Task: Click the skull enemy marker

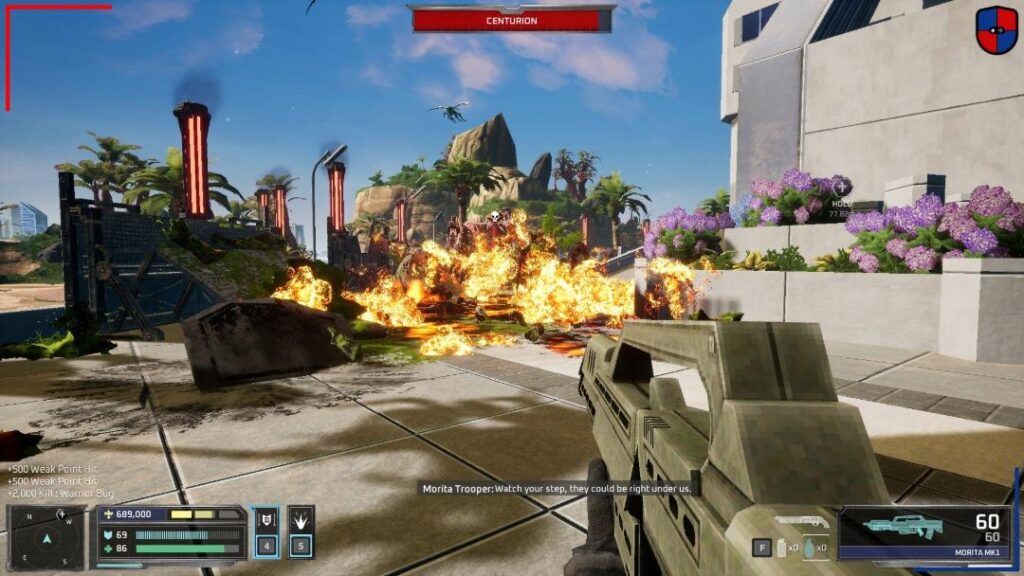Action: (492, 216)
